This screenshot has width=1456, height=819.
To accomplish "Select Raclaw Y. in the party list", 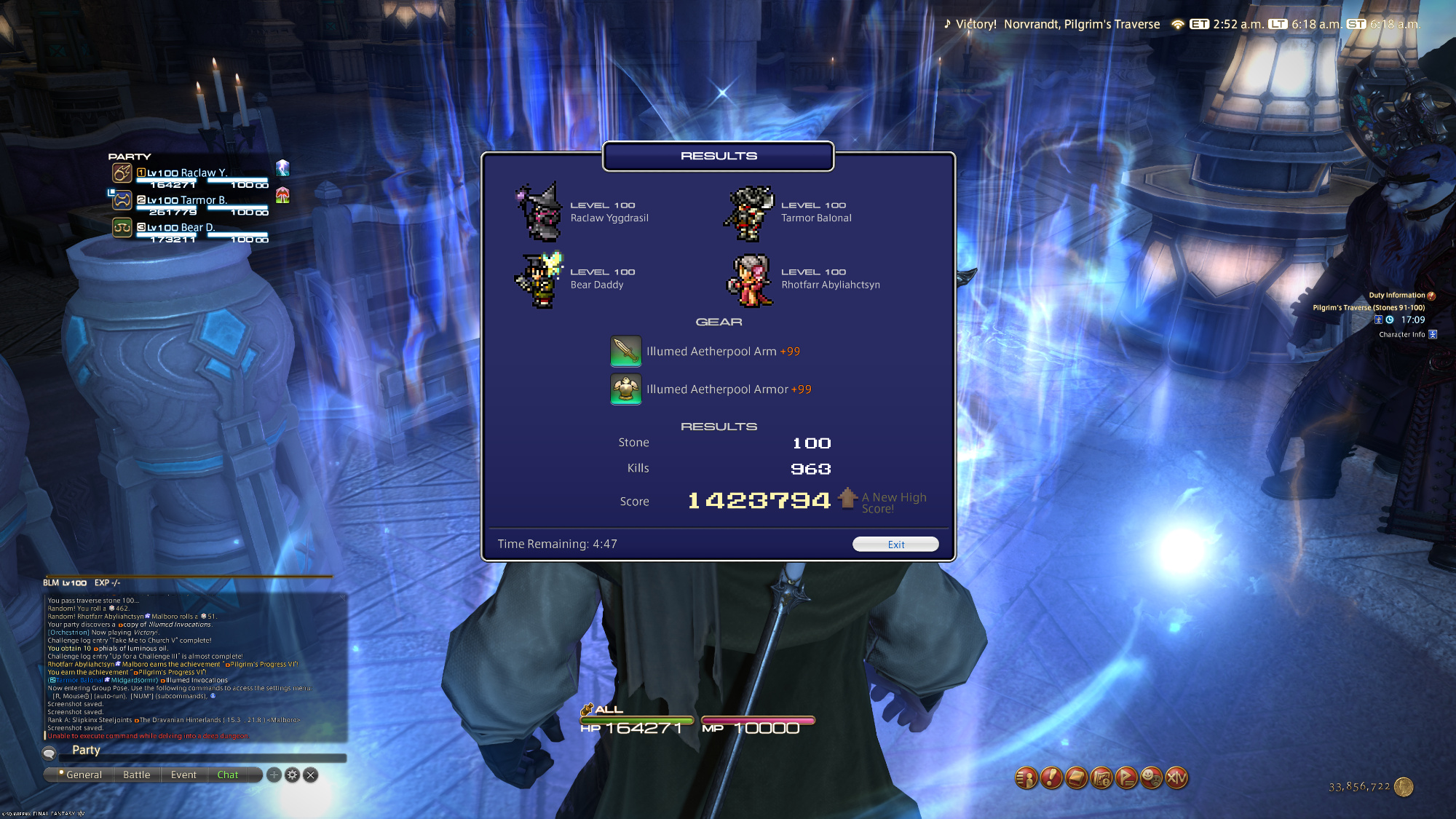I will point(189,173).
